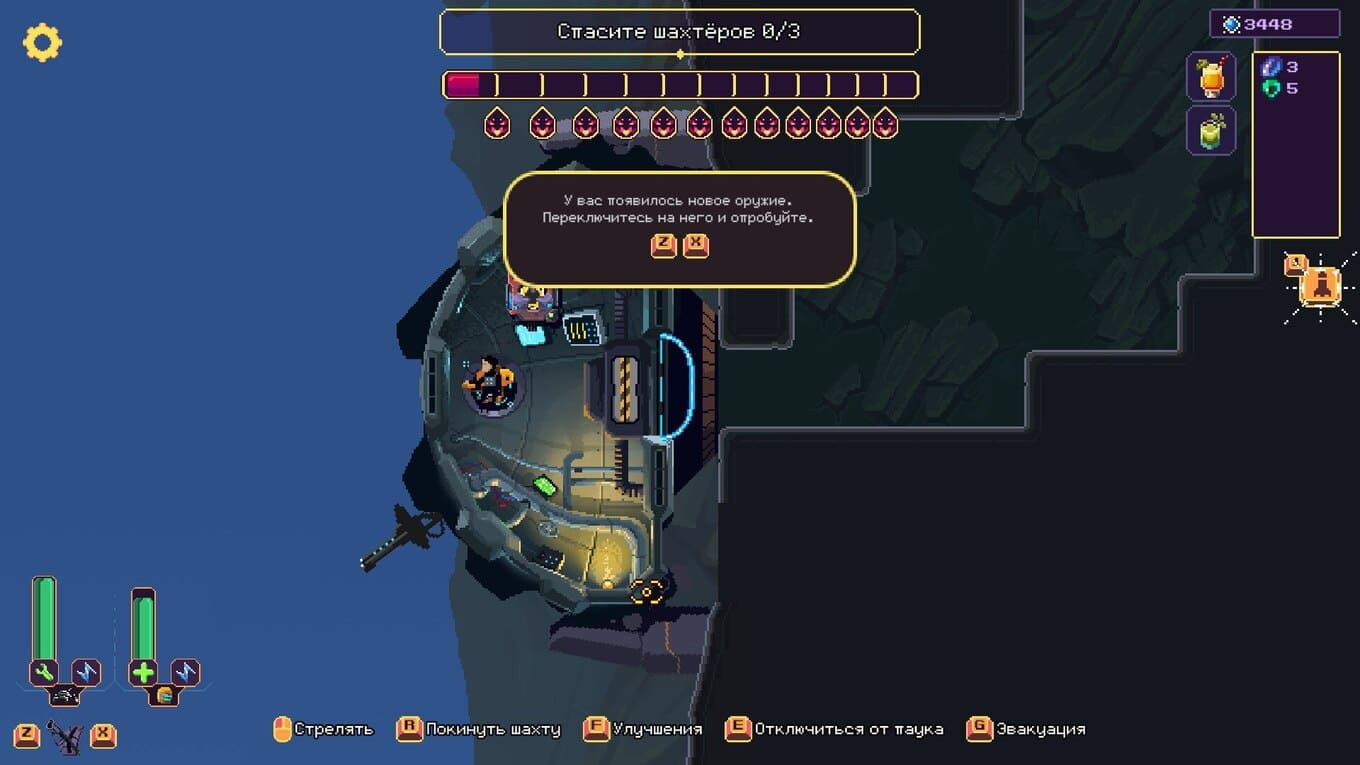The height and width of the screenshot is (765, 1360).
Task: Select the spider mech portrait icon
Action: coord(65,694)
